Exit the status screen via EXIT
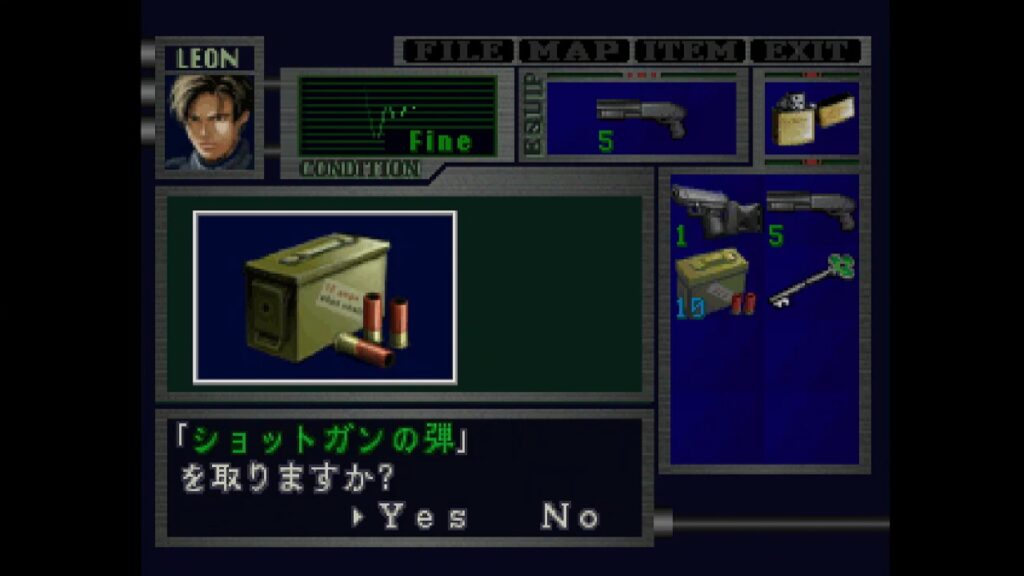Screen dimensions: 1024x576 pos(807,51)
